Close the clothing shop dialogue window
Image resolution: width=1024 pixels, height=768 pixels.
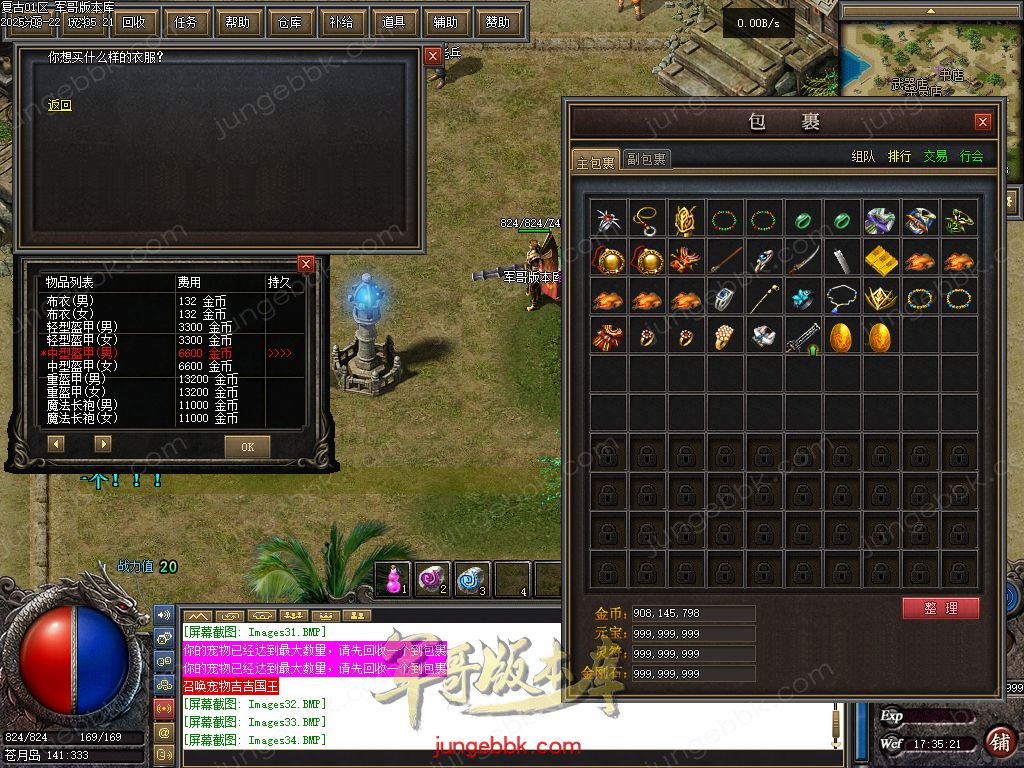[433, 57]
